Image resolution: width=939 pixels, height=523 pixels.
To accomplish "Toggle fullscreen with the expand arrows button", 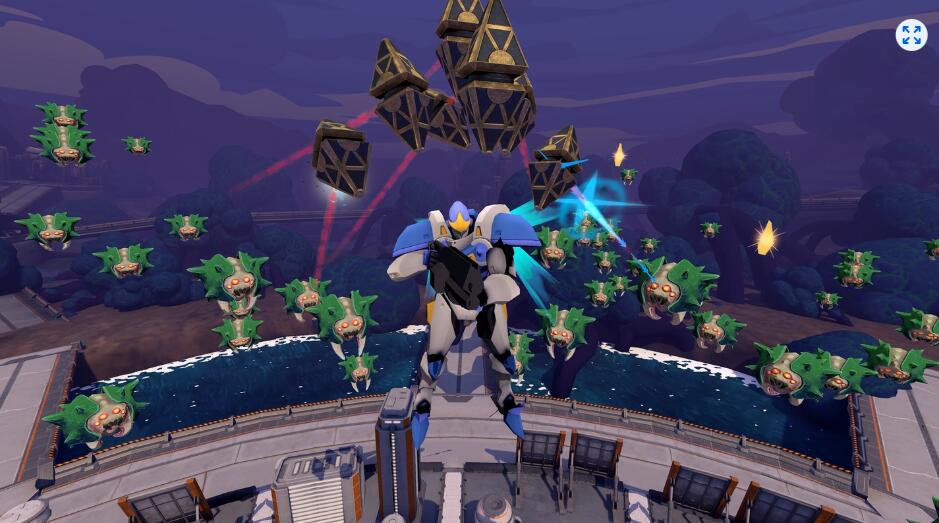I will [911, 35].
